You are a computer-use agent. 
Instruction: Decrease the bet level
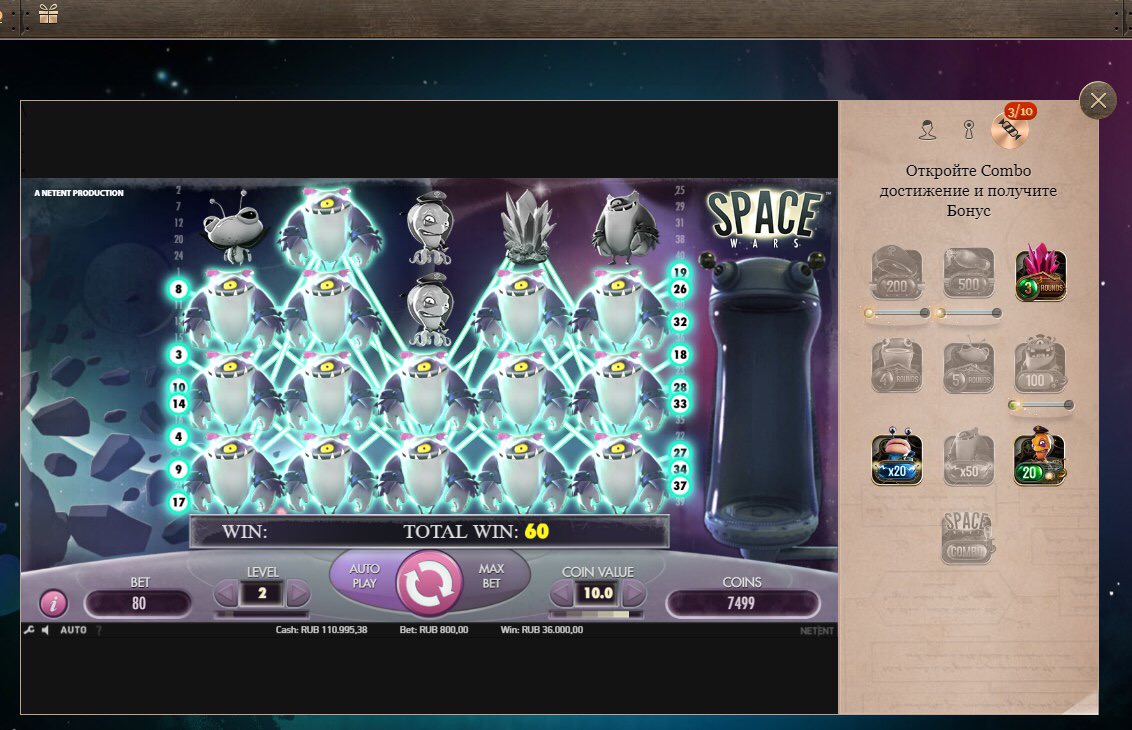(x=226, y=594)
